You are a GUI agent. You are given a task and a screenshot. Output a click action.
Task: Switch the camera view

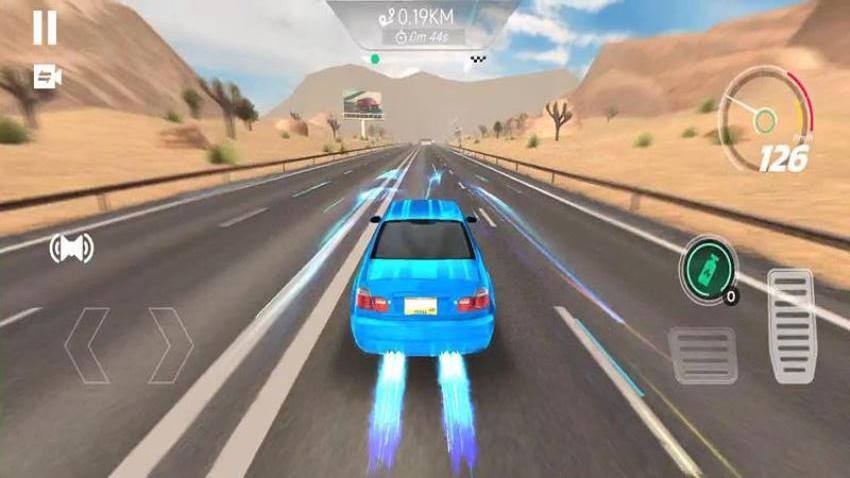pyautogui.click(x=46, y=77)
